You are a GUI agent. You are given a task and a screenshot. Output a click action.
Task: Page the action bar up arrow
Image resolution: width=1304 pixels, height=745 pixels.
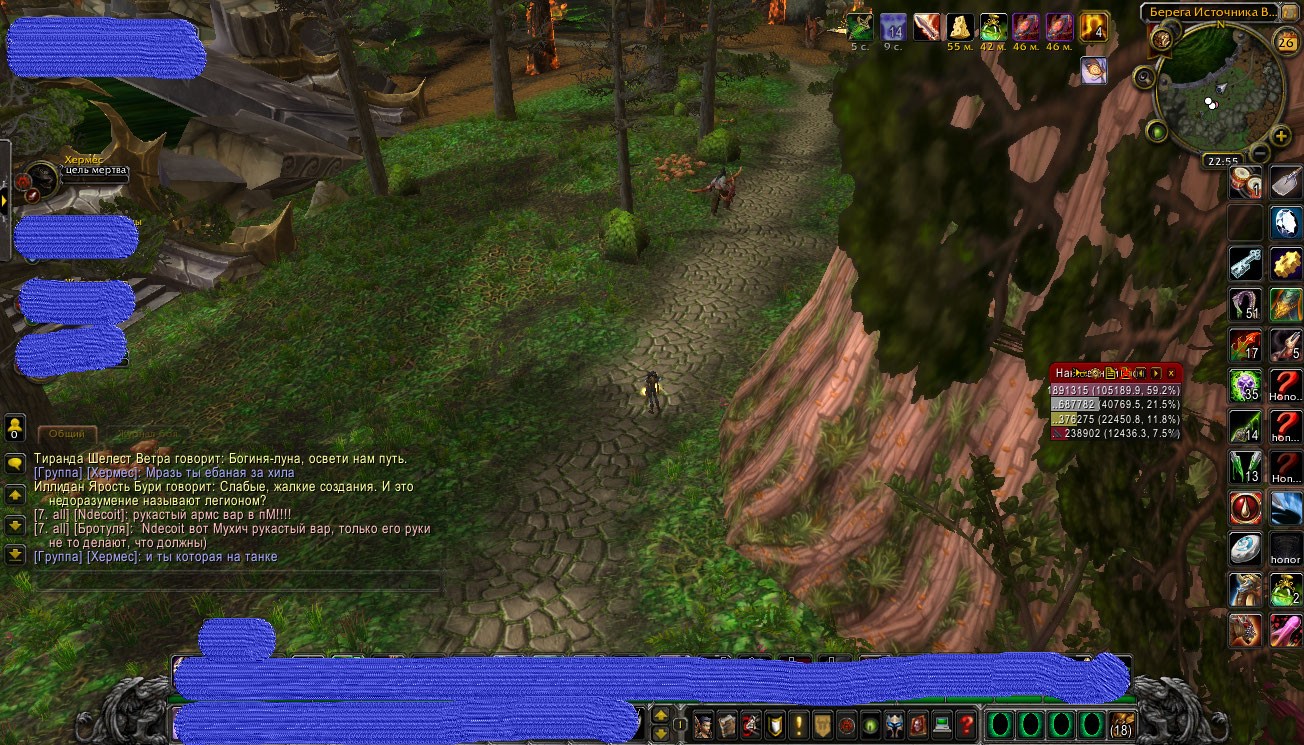tap(661, 715)
